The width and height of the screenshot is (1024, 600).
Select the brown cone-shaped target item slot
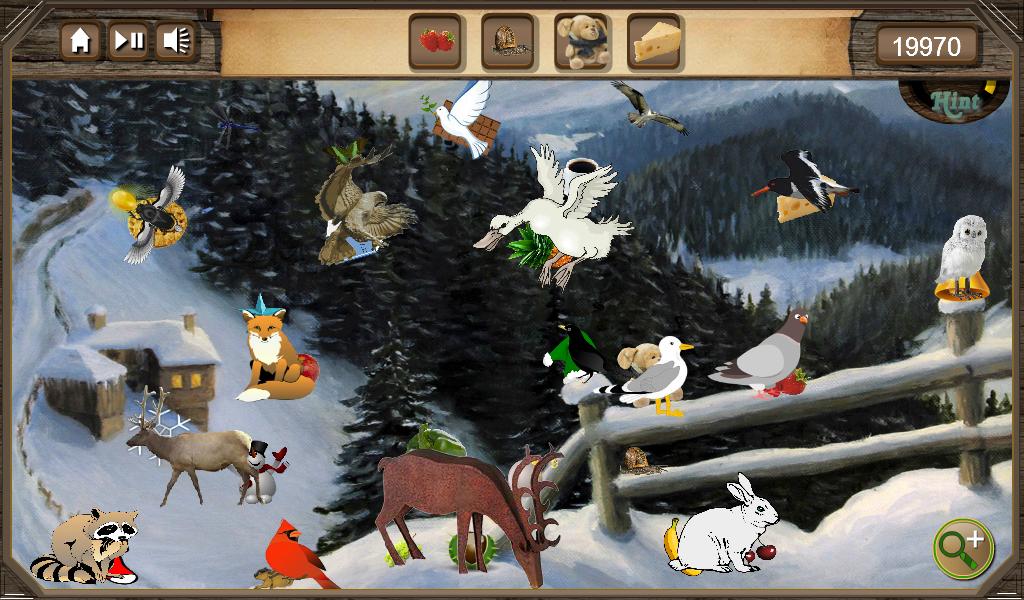click(508, 42)
